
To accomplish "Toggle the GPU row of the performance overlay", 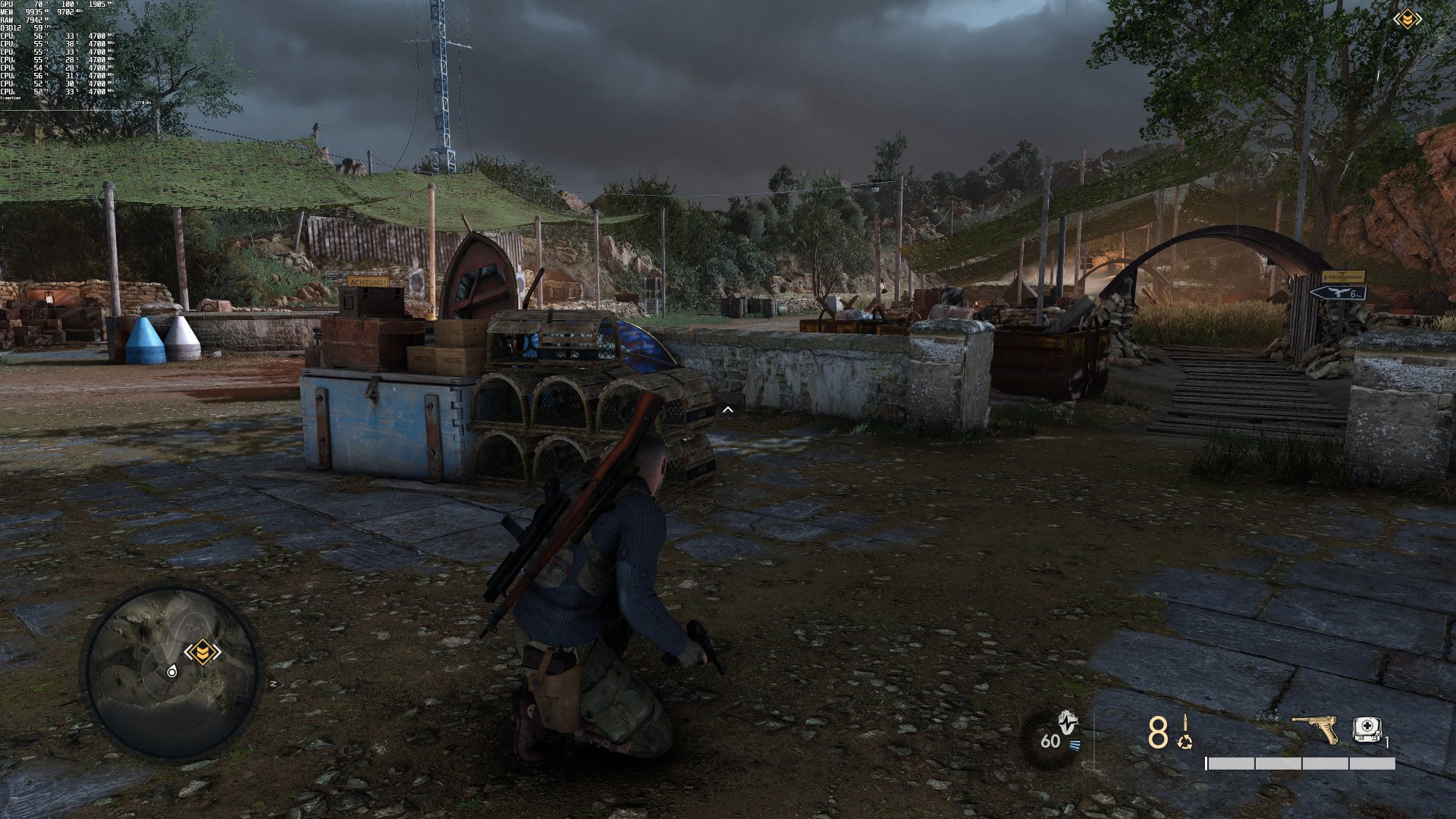I will (19, 3).
